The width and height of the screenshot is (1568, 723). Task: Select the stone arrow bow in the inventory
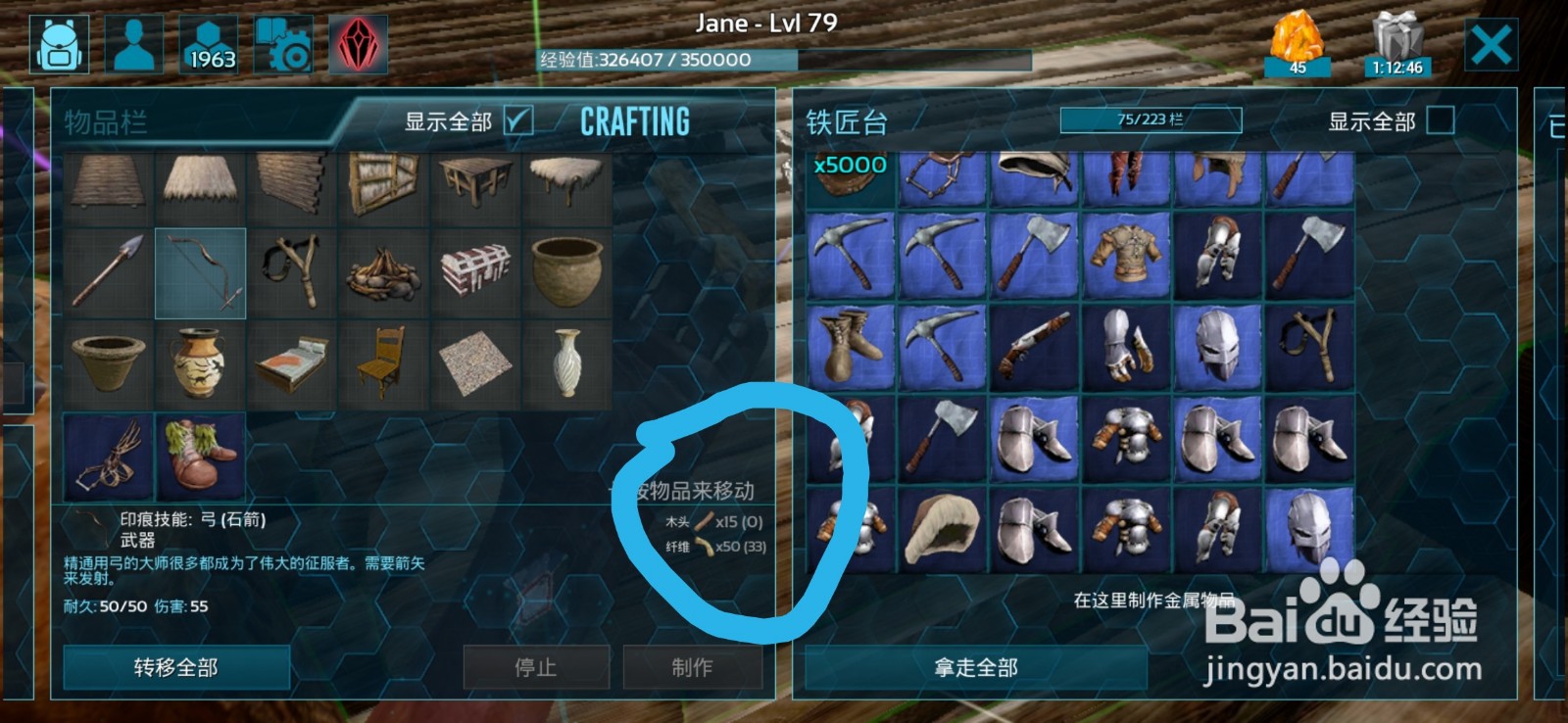[200, 272]
